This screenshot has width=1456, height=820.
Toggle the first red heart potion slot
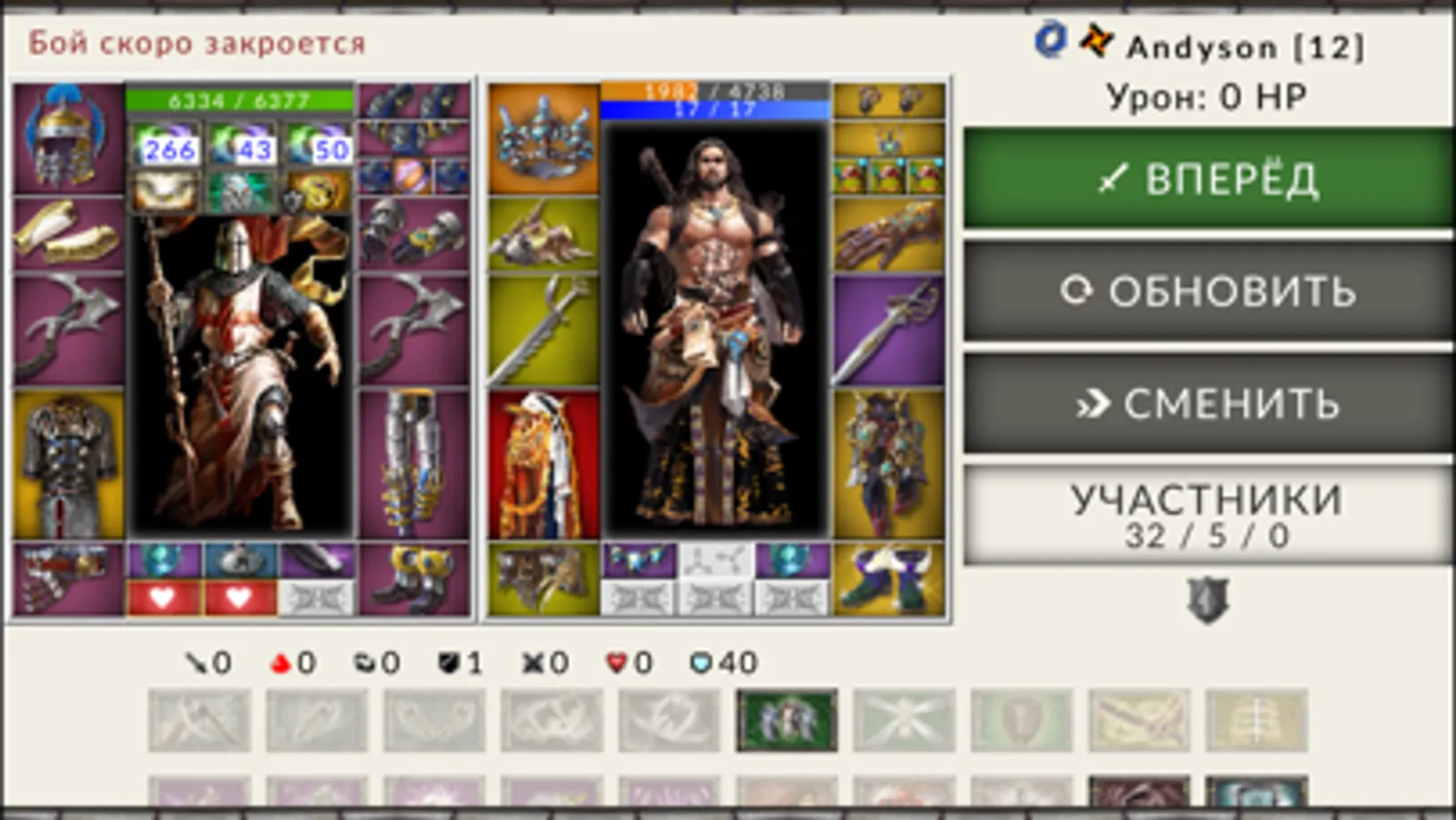click(x=162, y=597)
